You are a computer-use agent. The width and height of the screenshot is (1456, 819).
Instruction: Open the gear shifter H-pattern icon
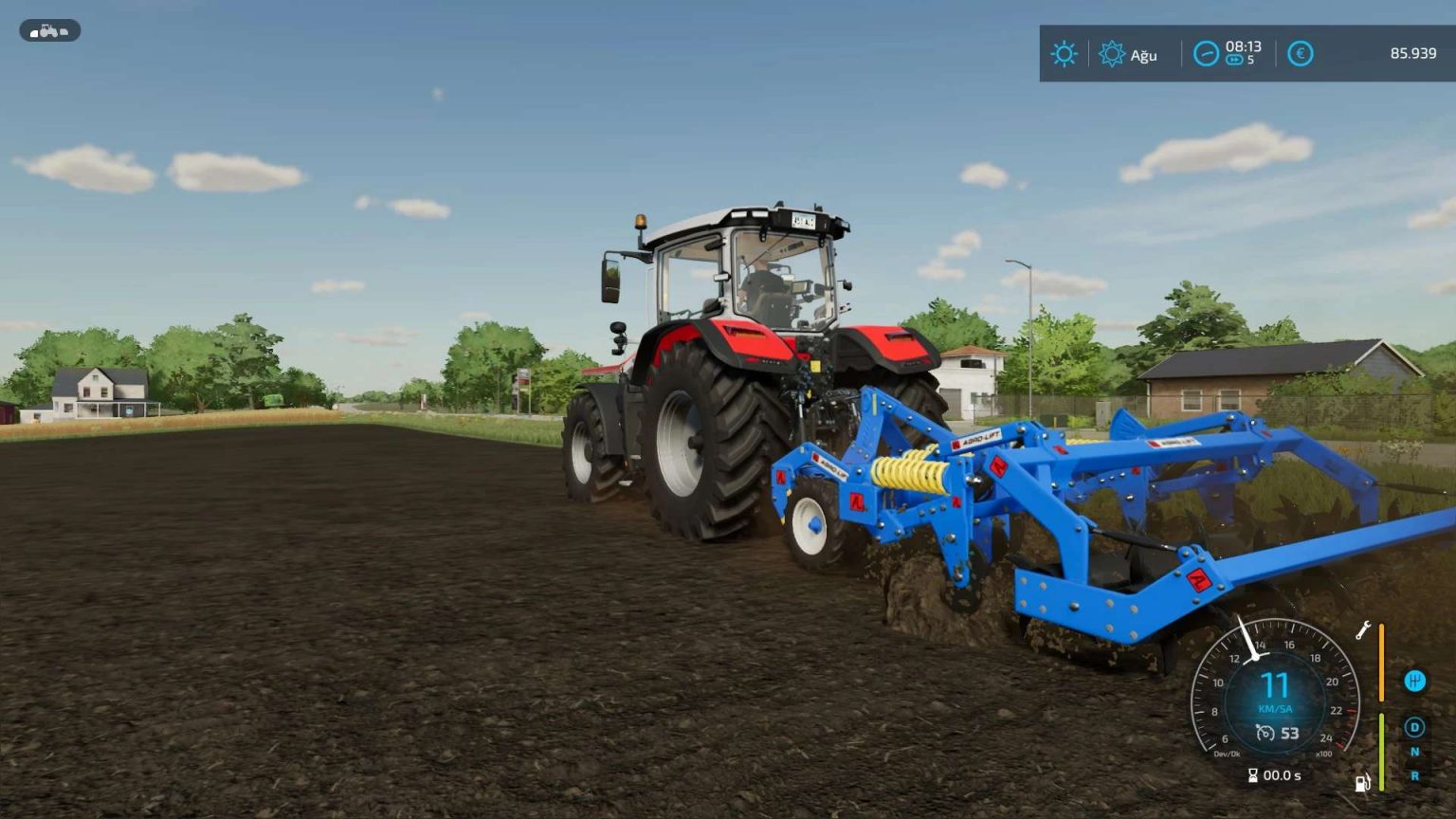click(1415, 680)
